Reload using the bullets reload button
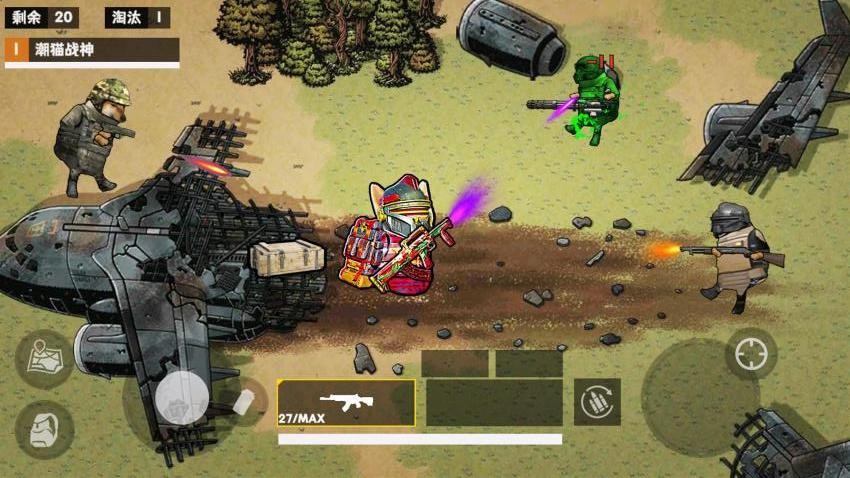Image resolution: width=850 pixels, height=478 pixels. pos(597,402)
